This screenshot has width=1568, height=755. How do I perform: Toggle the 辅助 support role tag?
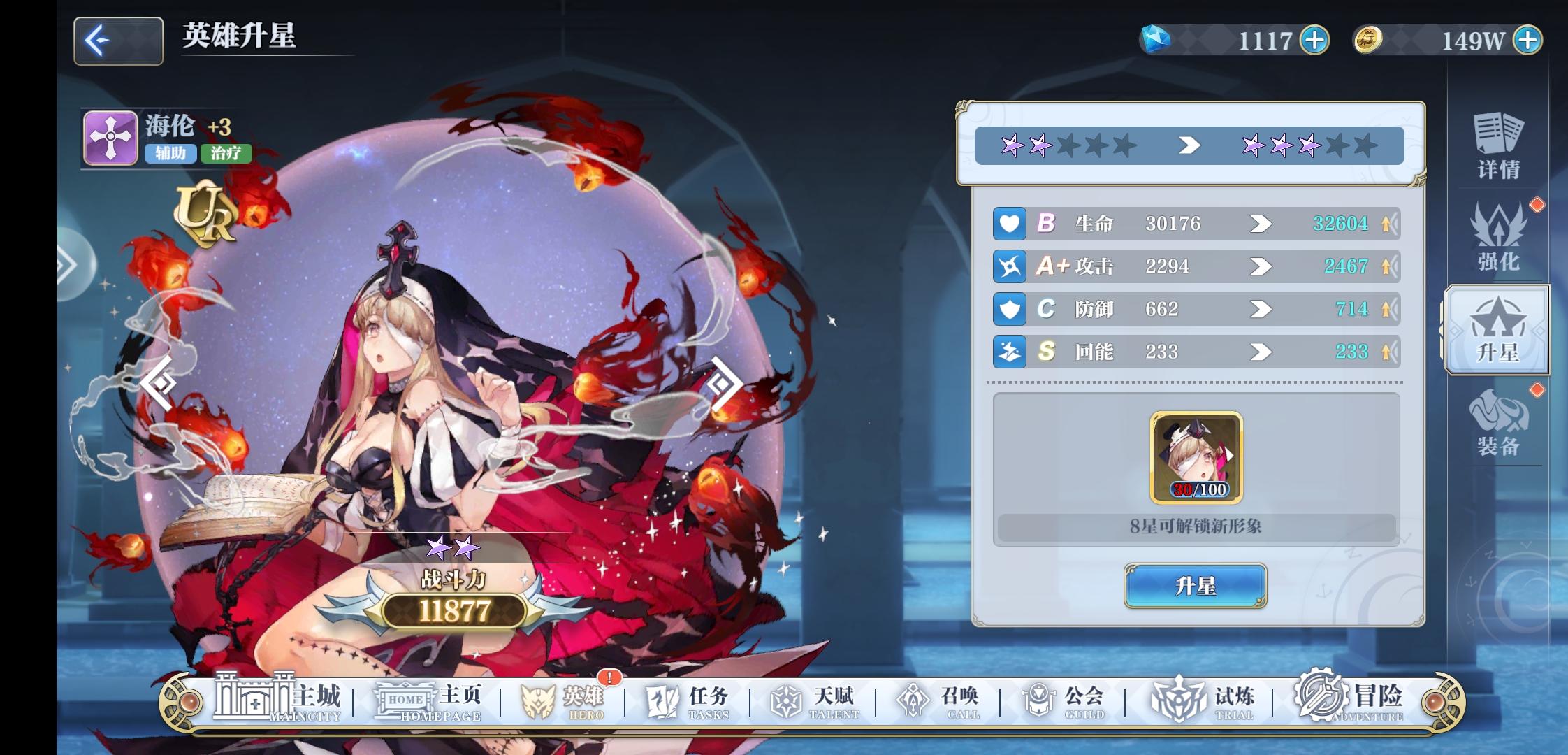(172, 154)
